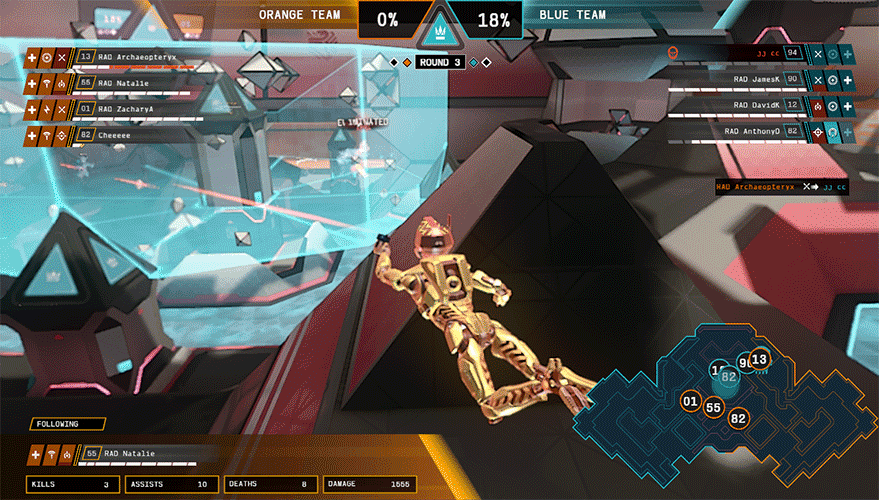The width and height of the screenshot is (879, 500).
Task: Click the 01 player marker on the minimap
Action: (690, 401)
